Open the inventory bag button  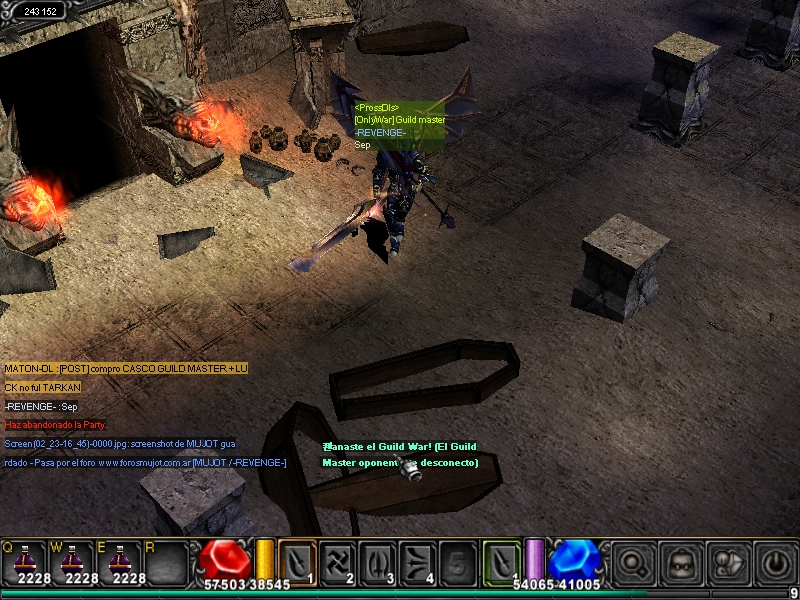click(x=680, y=563)
